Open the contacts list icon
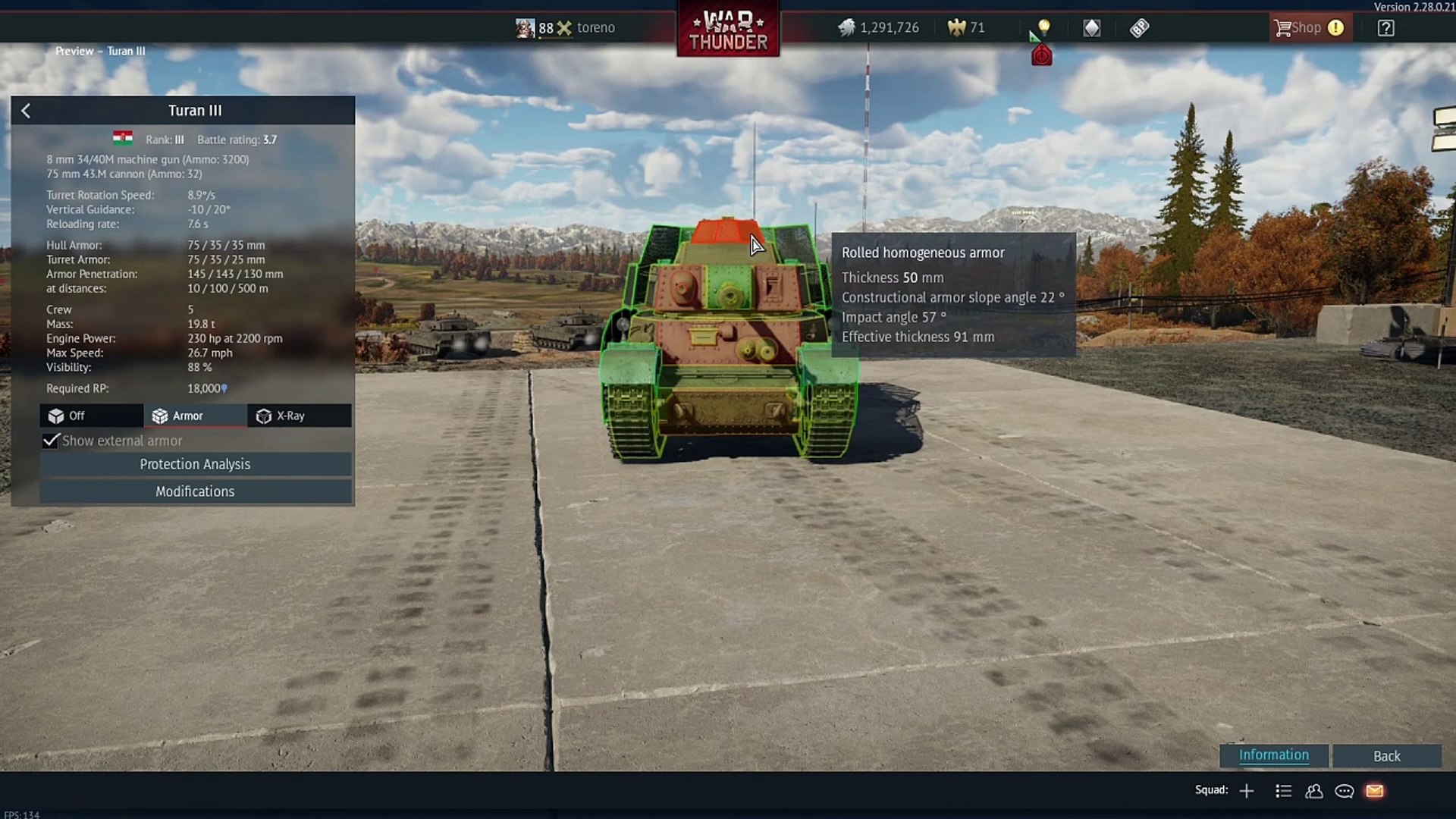1456x819 pixels. tap(1314, 791)
